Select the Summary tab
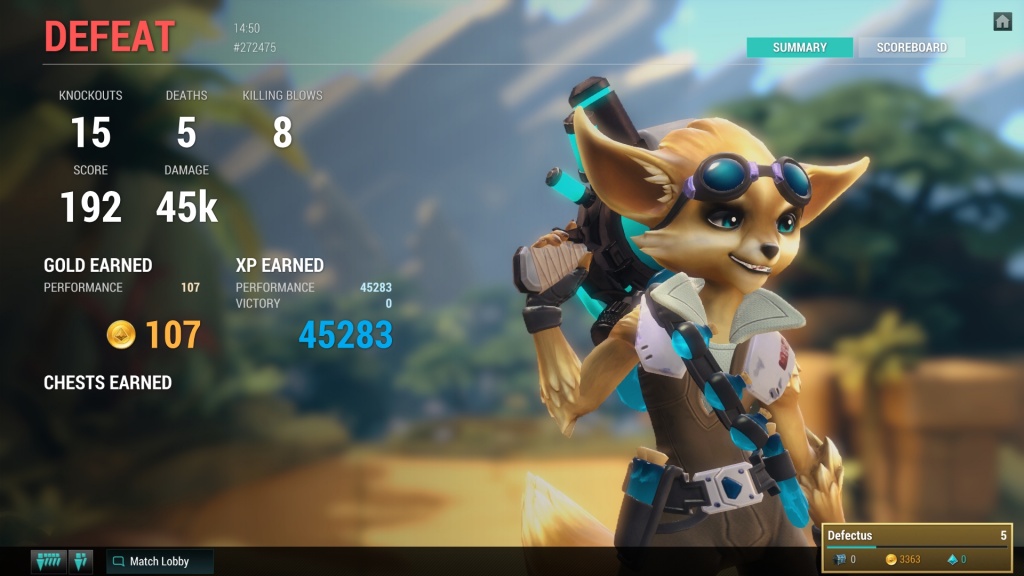Screen dimensions: 1024x576 click(x=799, y=47)
